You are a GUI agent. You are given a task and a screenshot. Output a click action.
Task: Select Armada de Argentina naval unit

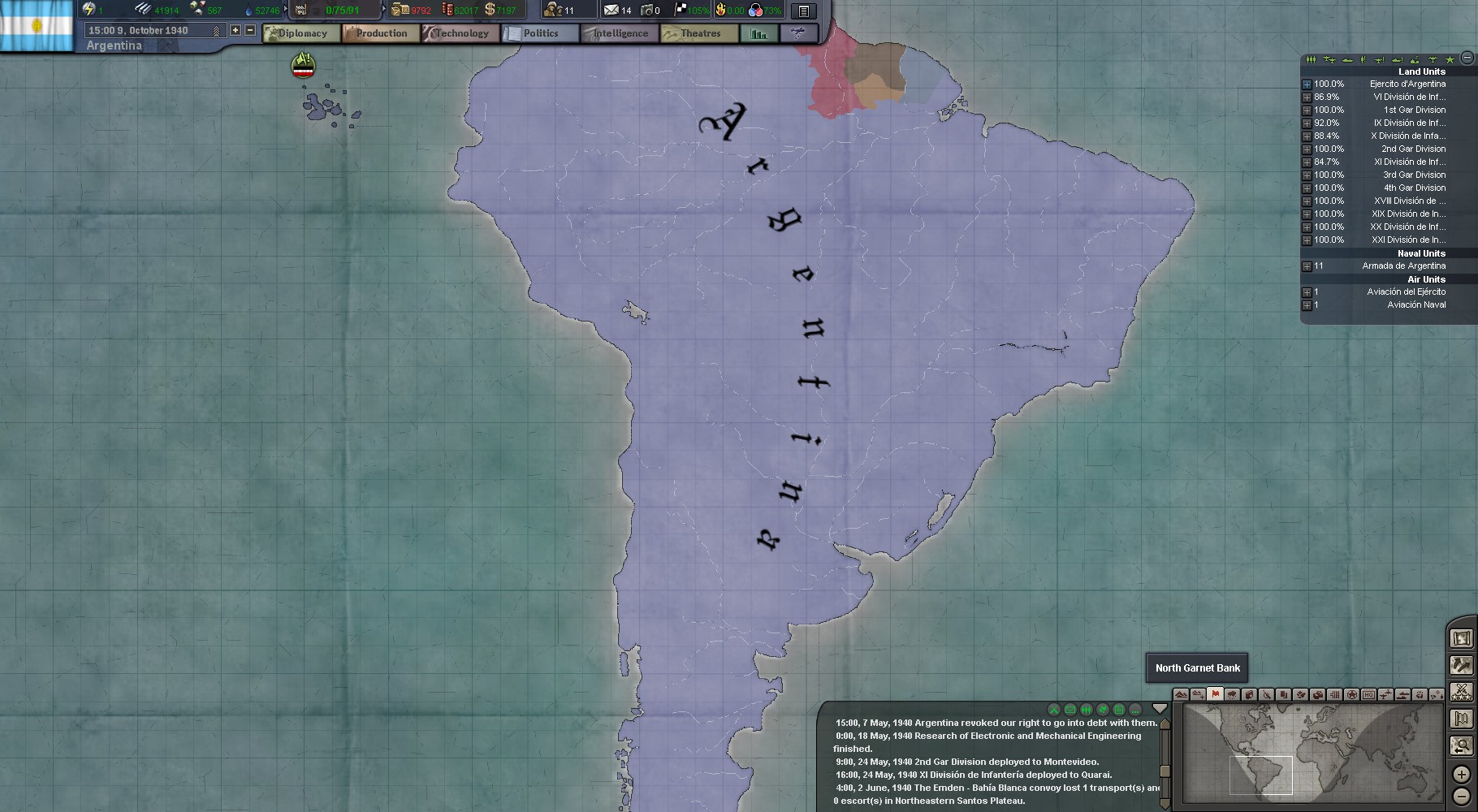[x=1405, y=266]
